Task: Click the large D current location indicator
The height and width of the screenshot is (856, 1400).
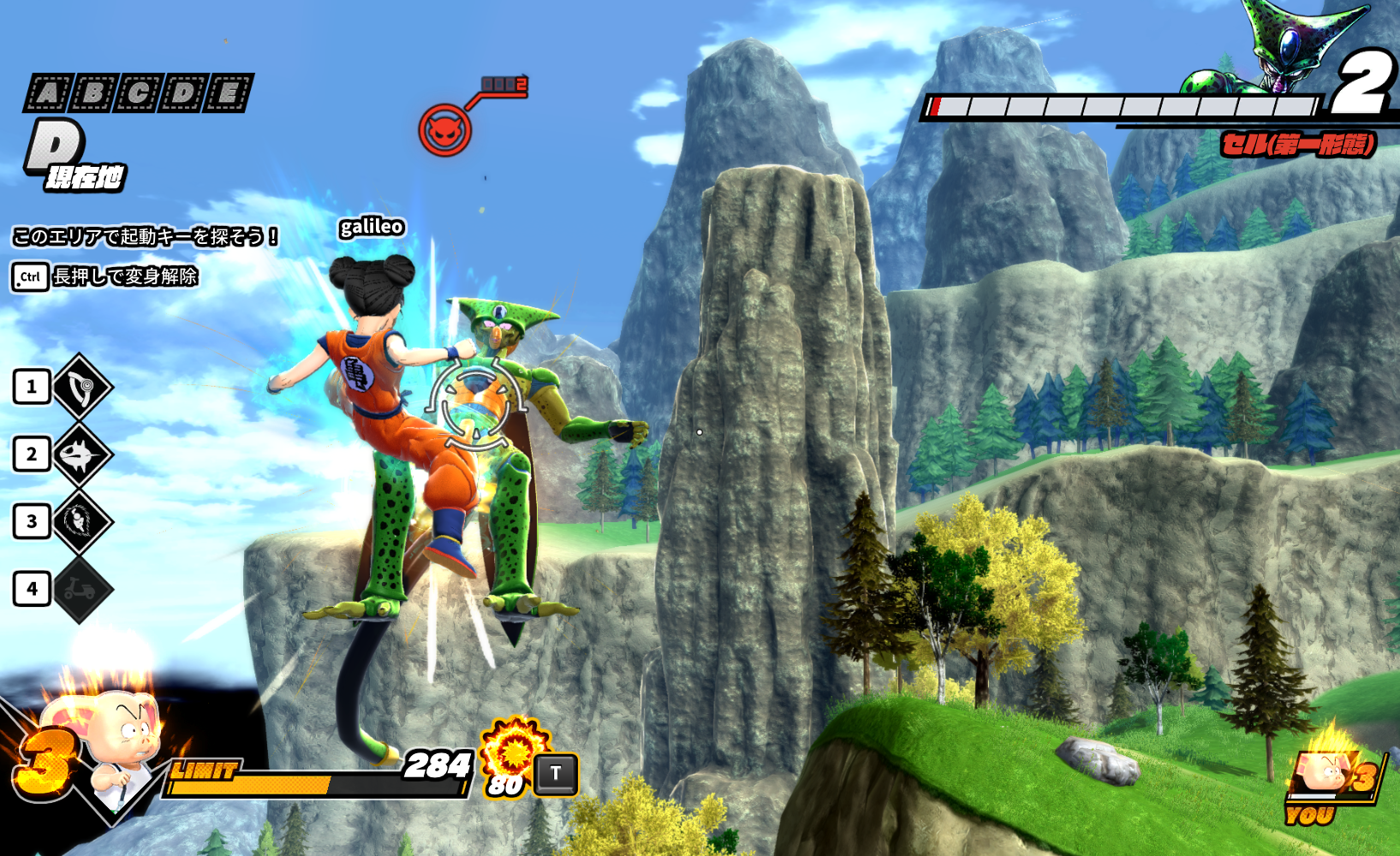Action: pyautogui.click(x=57, y=147)
